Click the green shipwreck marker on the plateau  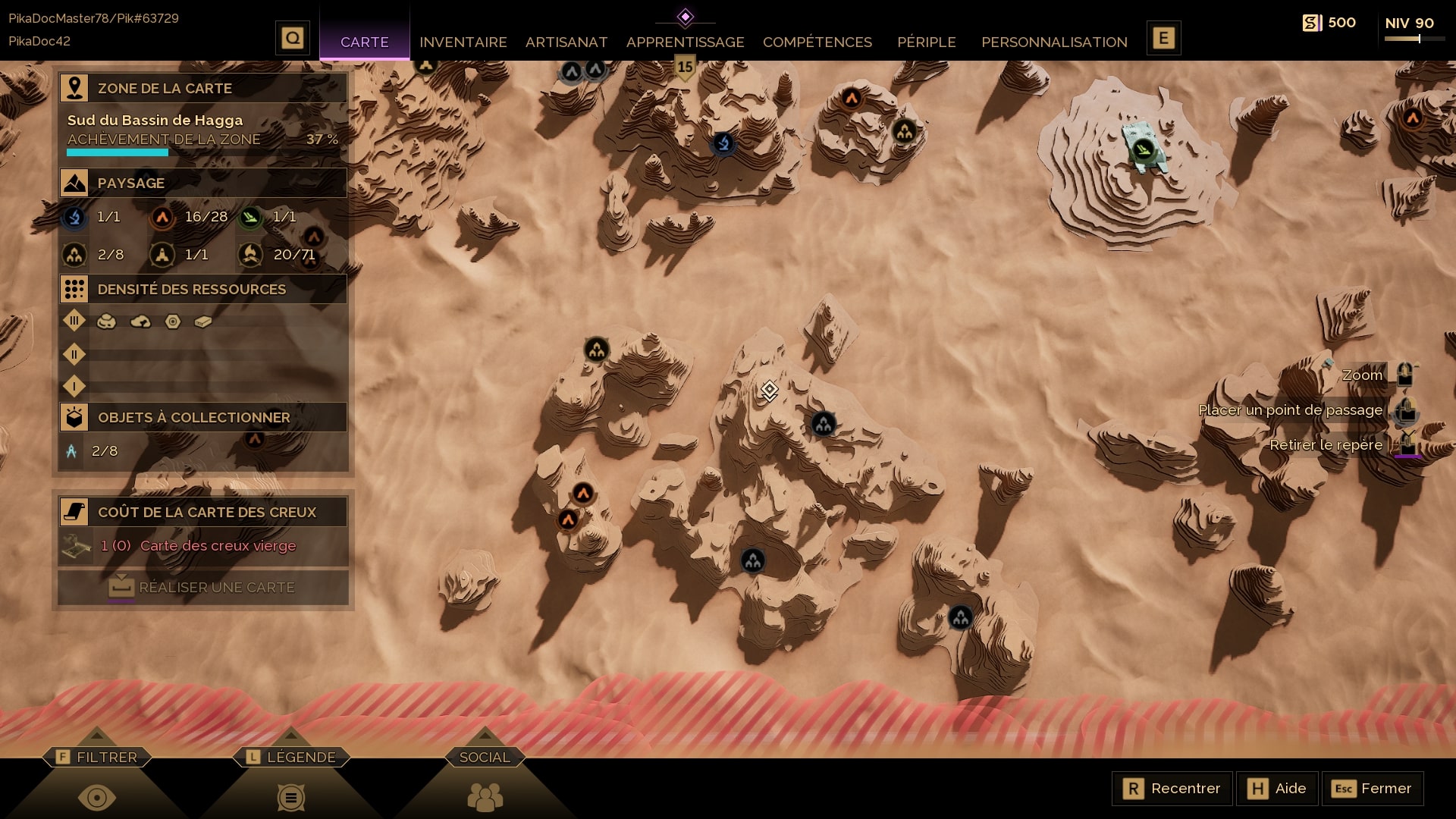tap(1143, 149)
